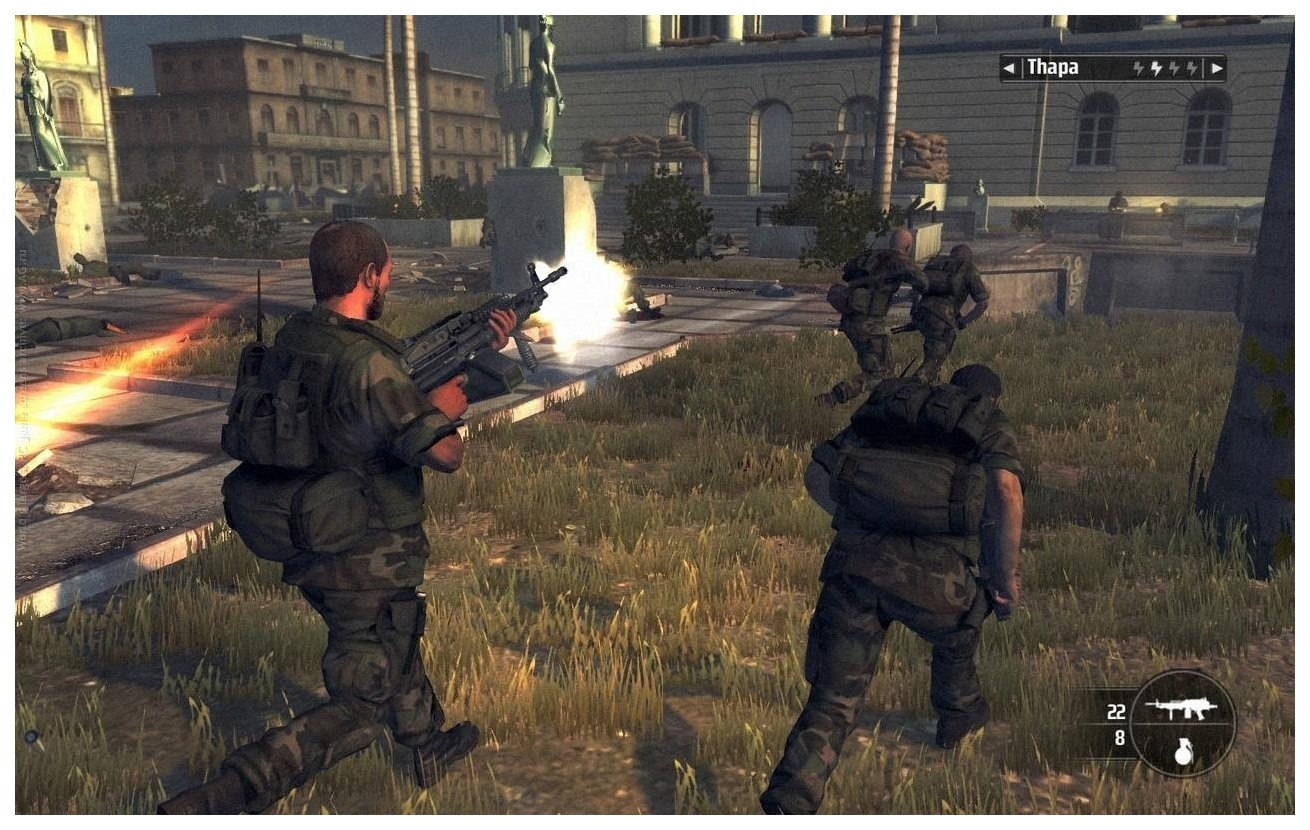Select the Thapa squad member name
Image resolution: width=1310 pixels, height=830 pixels.
point(1052,69)
